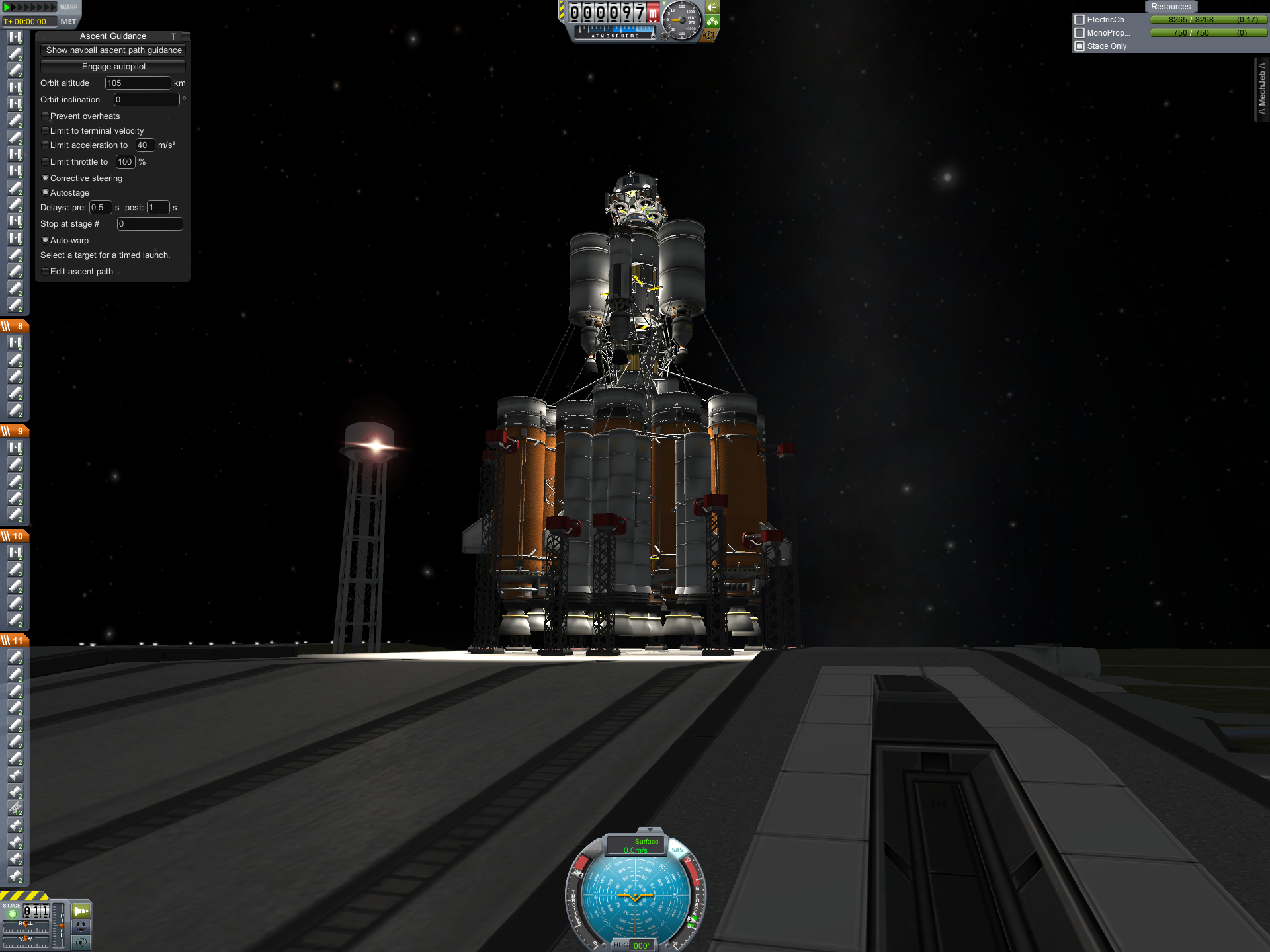Toggle landing gear button beside the altimeter
Screen dimensions: 1270x952
click(712, 21)
